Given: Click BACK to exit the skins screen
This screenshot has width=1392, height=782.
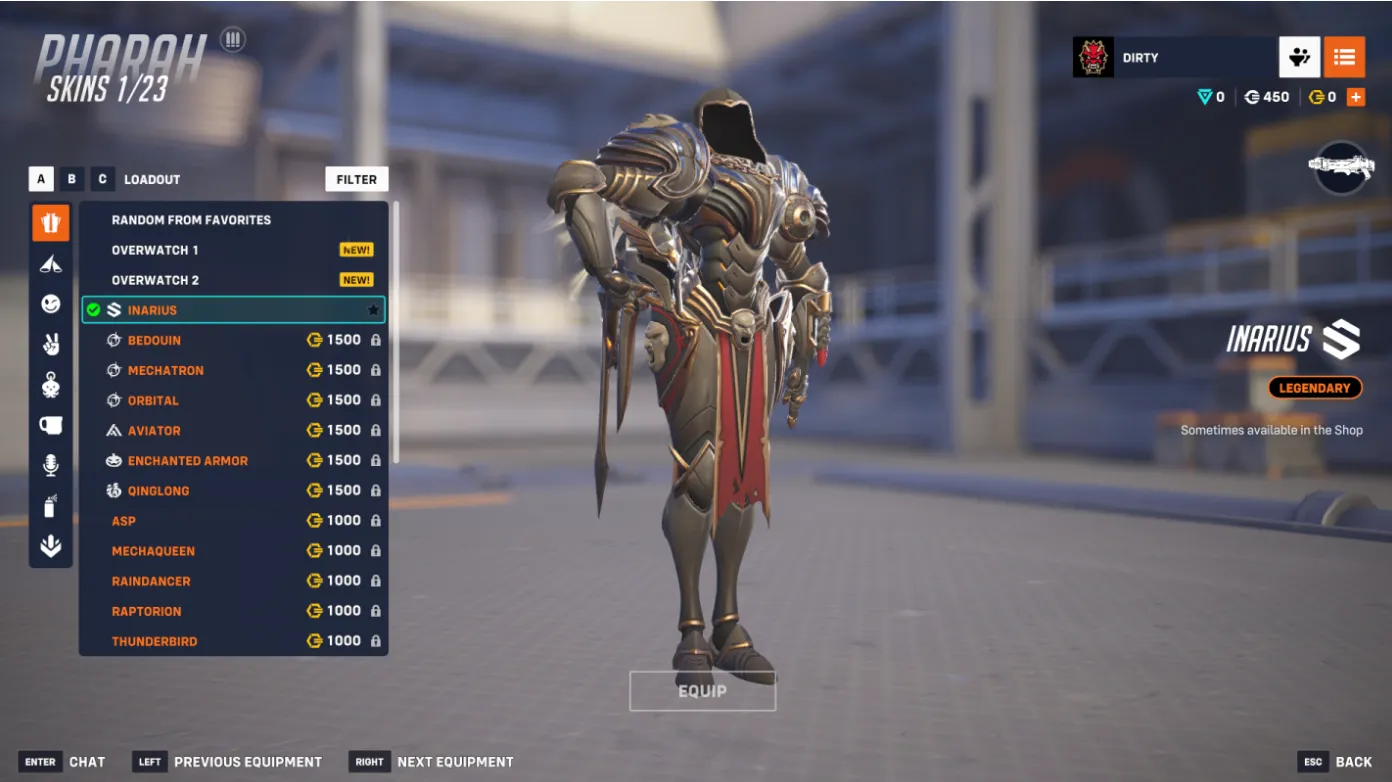Looking at the screenshot, I should click(x=1352, y=761).
